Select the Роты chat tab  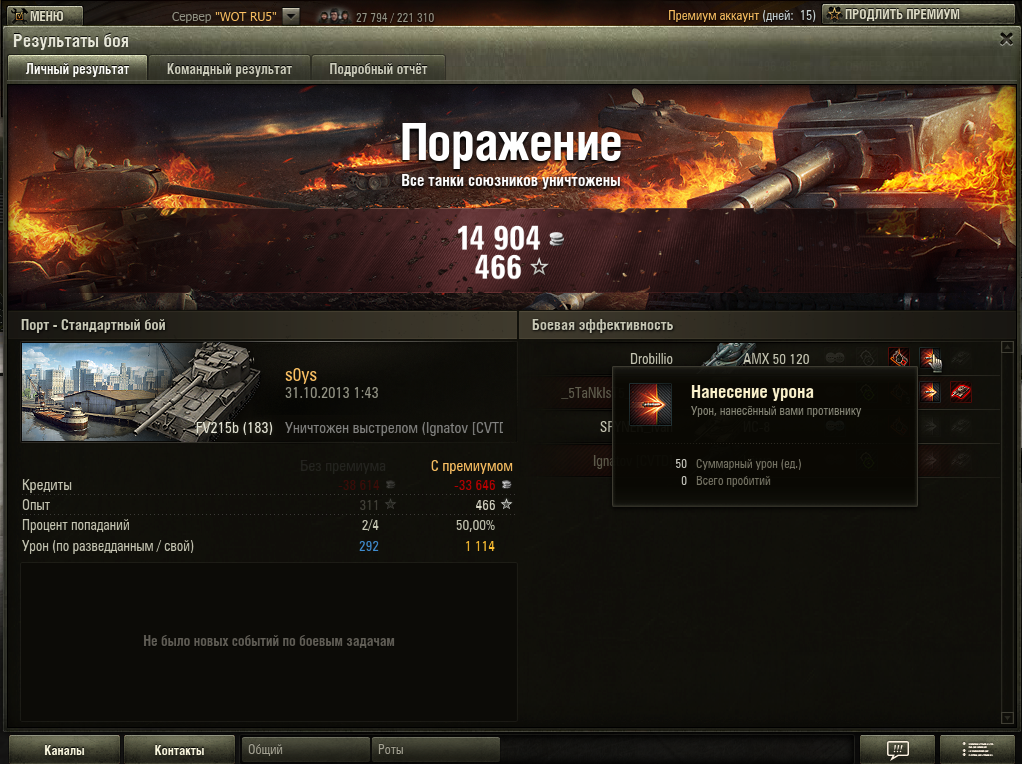436,750
